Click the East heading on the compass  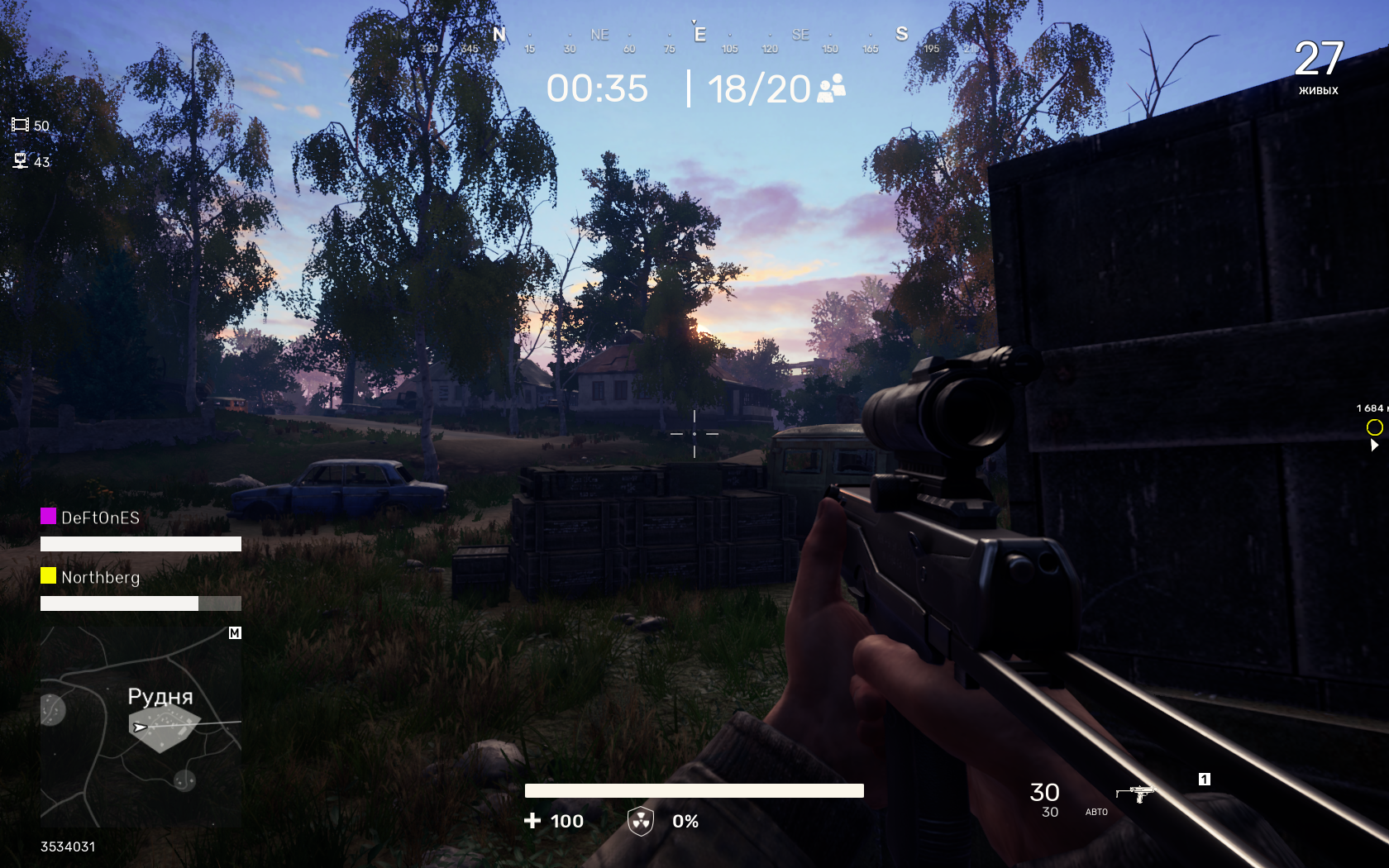(x=699, y=35)
